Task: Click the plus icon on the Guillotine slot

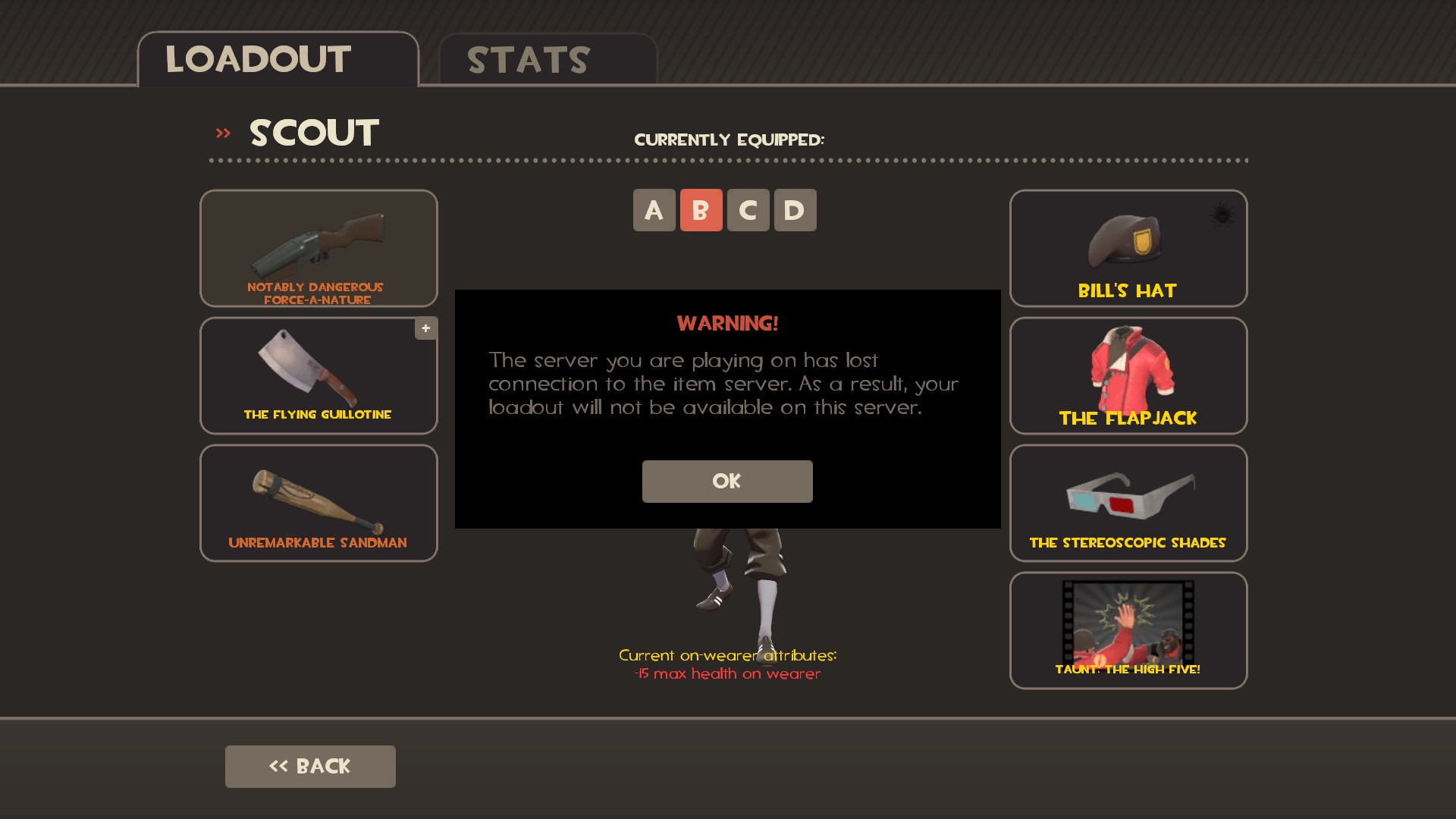Action: pos(426,328)
